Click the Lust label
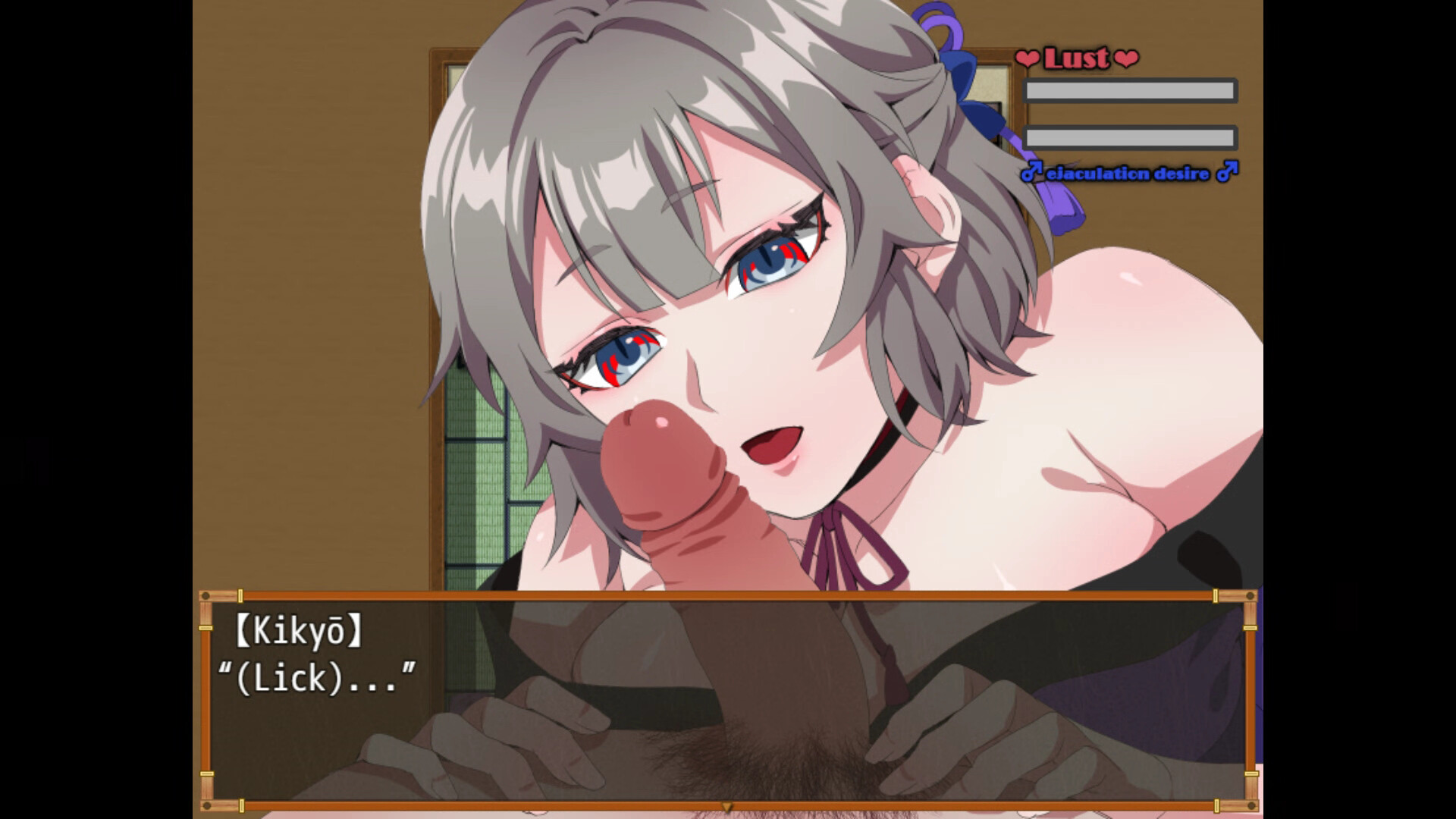 tap(1075, 59)
